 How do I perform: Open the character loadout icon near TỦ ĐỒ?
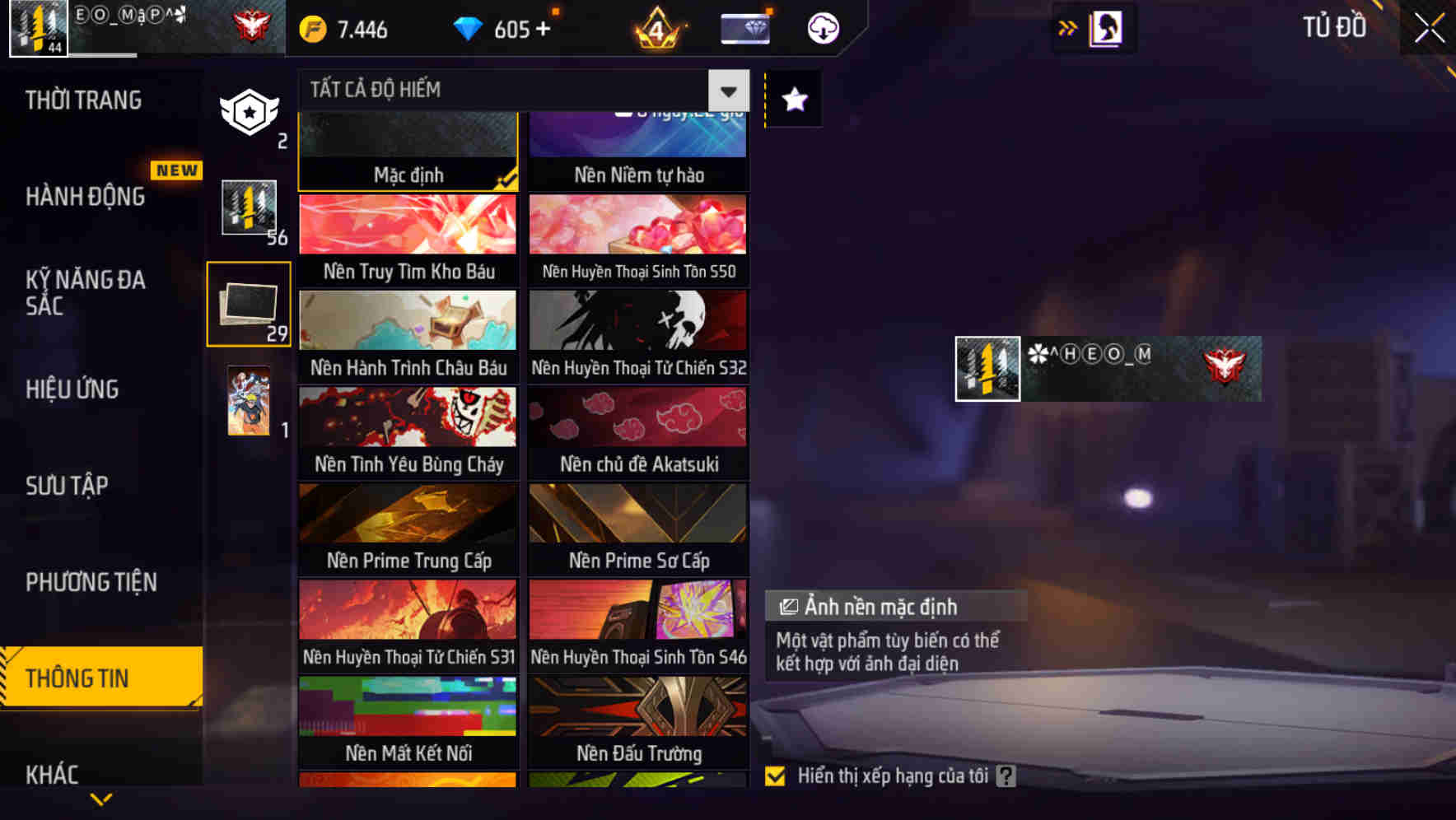pyautogui.click(x=1104, y=27)
